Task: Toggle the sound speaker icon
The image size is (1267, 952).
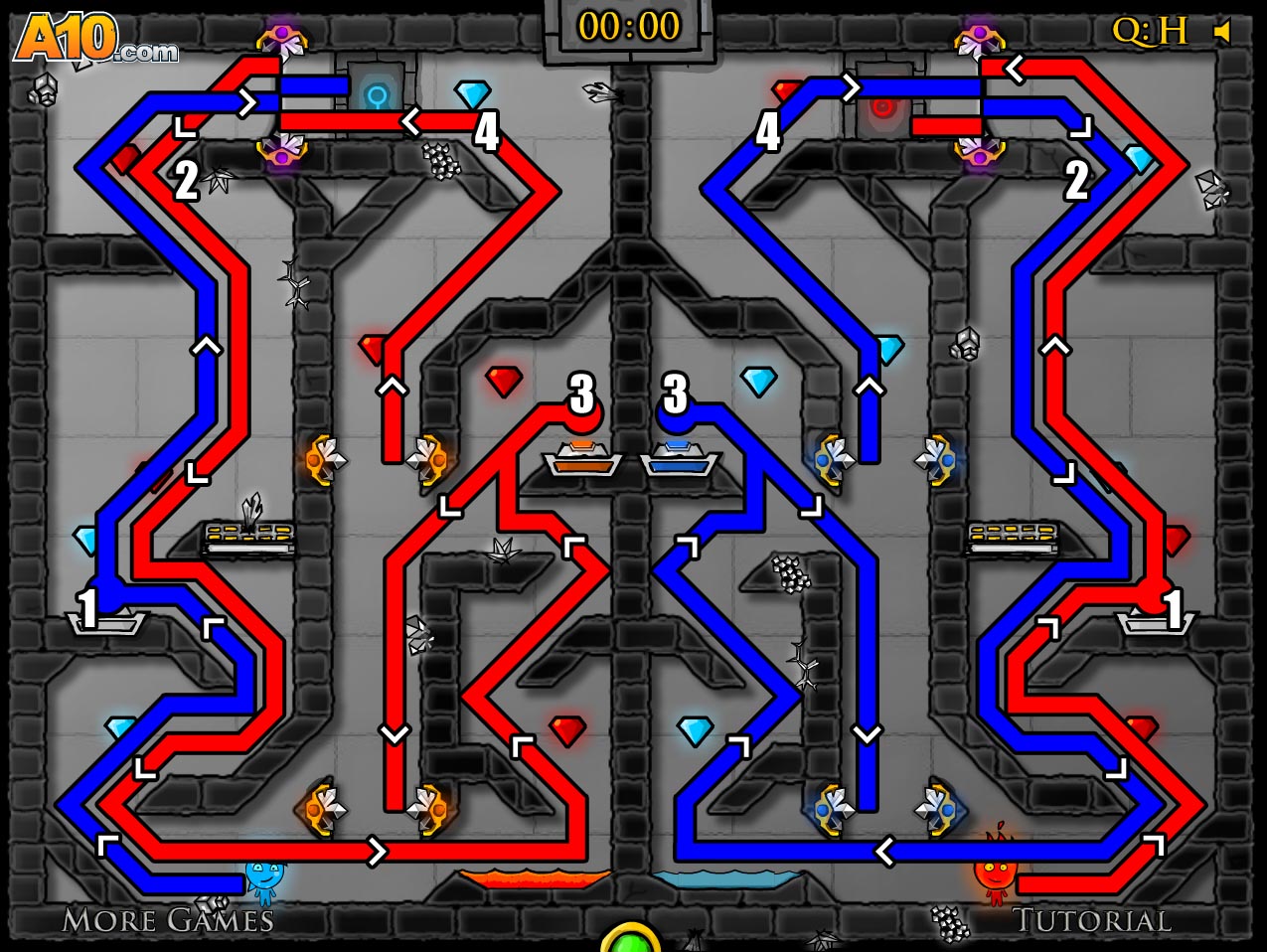Action: tap(1222, 32)
